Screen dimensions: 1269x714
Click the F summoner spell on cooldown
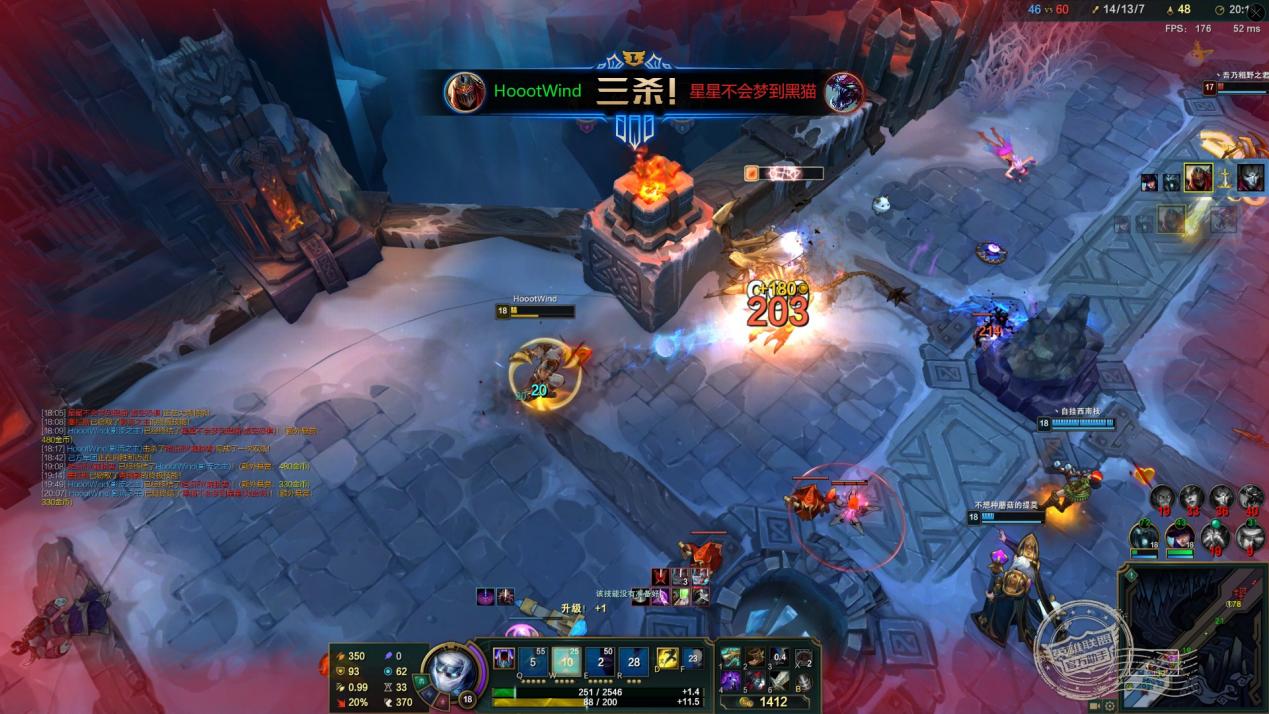point(693,658)
